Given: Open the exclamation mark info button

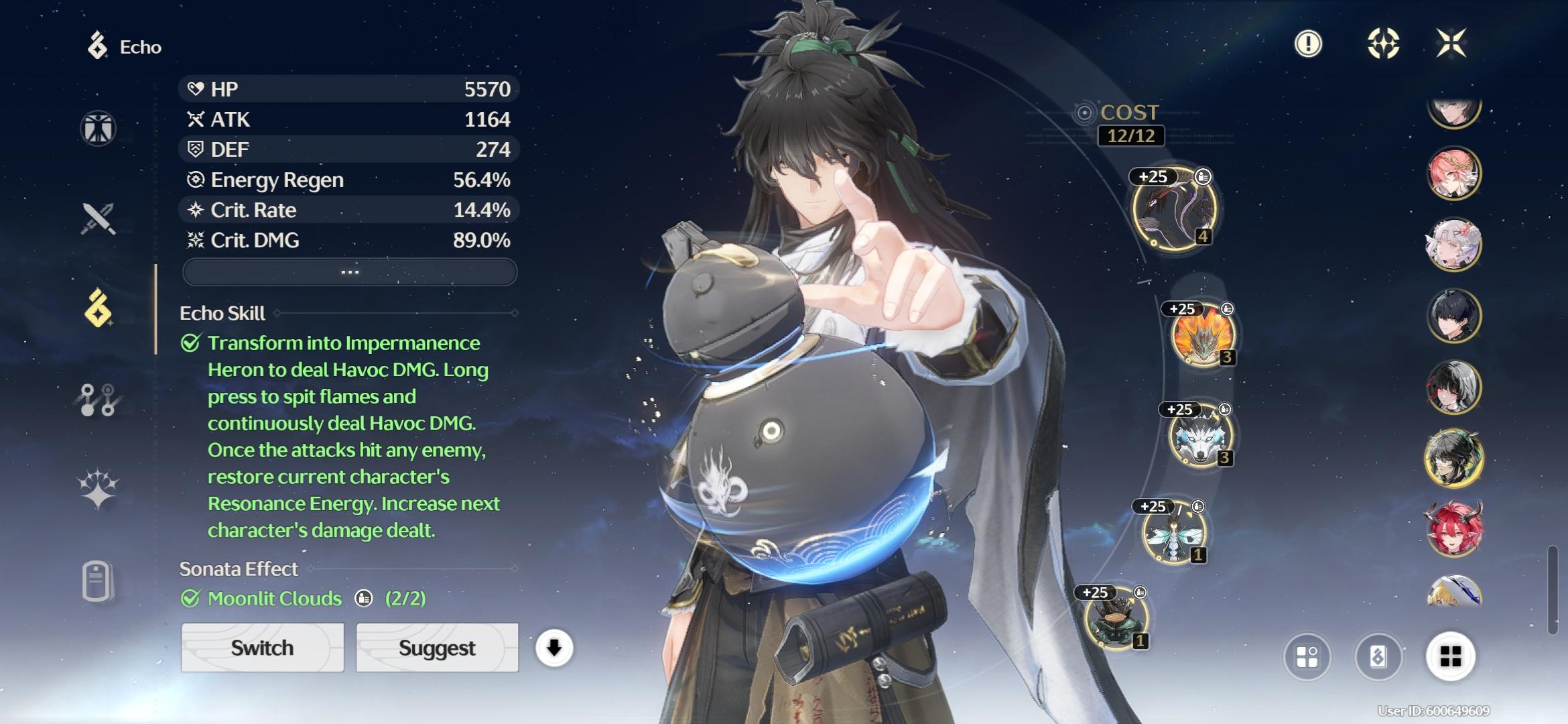Looking at the screenshot, I should pyautogui.click(x=1308, y=44).
